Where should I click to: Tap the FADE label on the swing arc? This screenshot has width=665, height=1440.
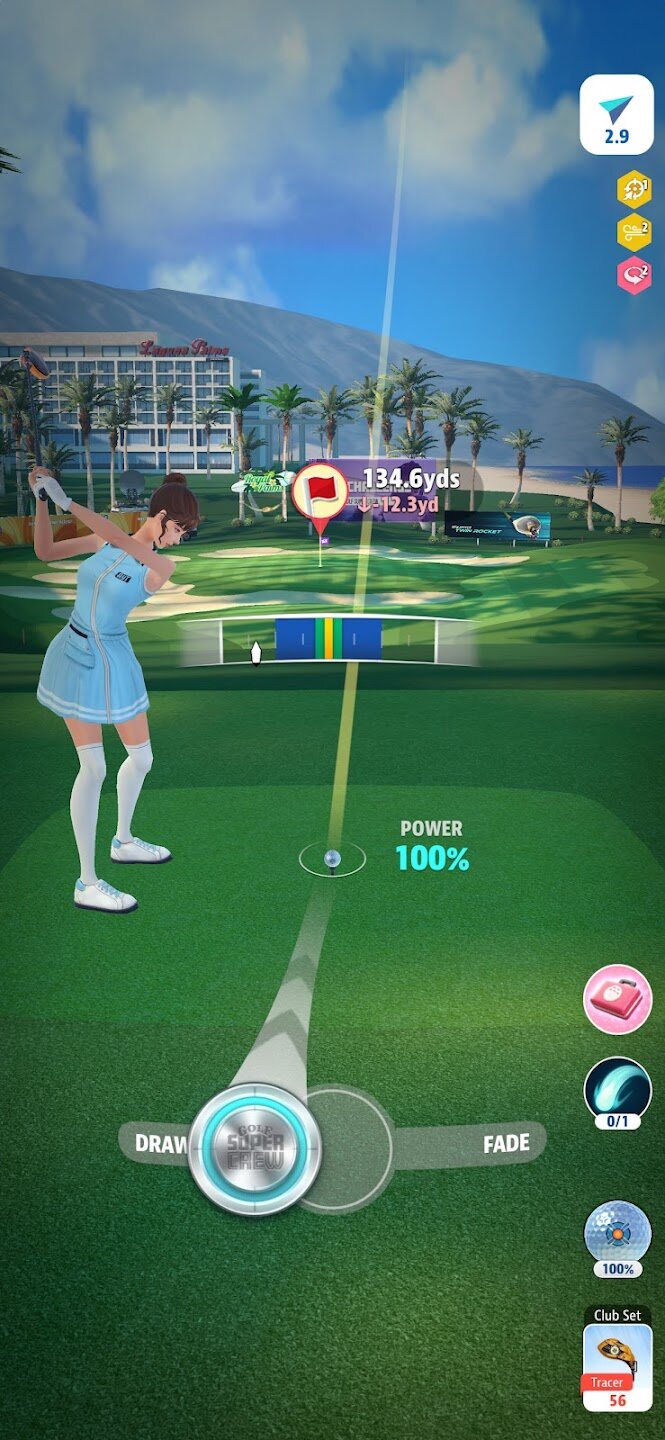pyautogui.click(x=506, y=1143)
